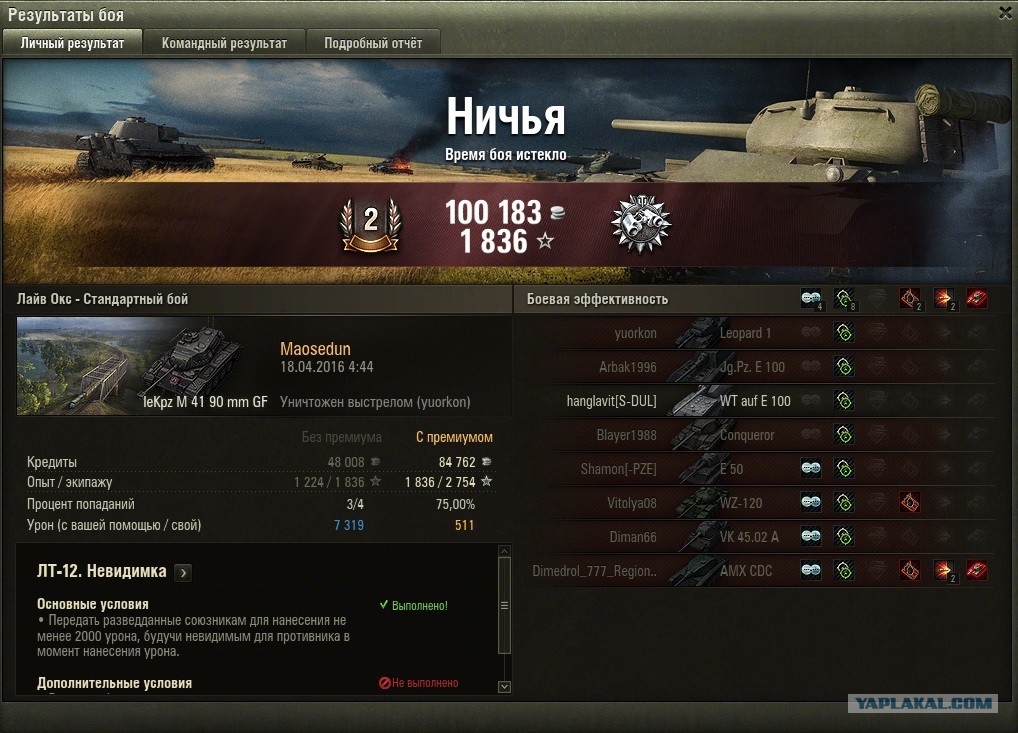Select the Личный результат tab
The image size is (1018, 733).
click(72, 43)
